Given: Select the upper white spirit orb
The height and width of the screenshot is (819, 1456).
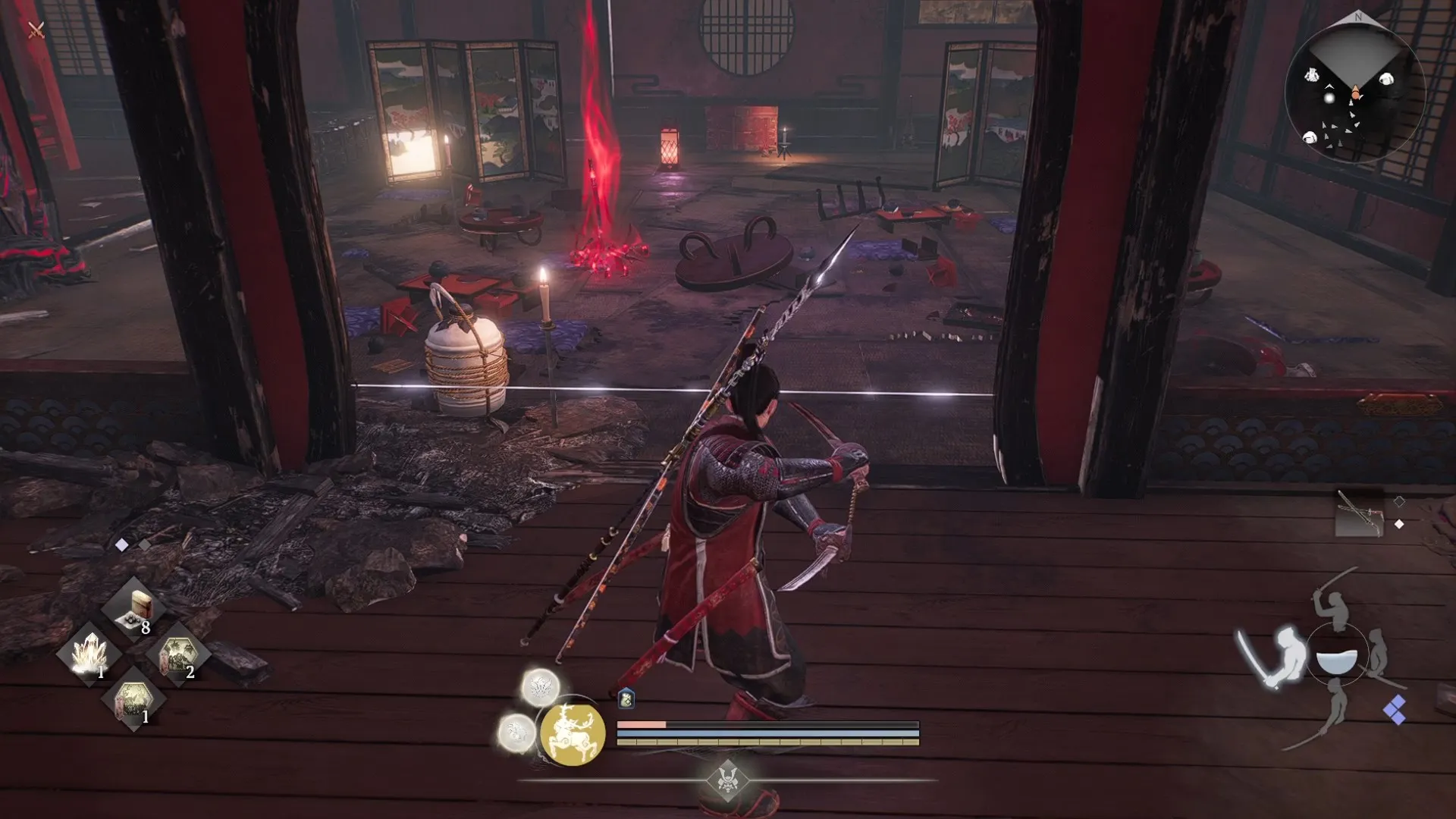Looking at the screenshot, I should [x=541, y=687].
